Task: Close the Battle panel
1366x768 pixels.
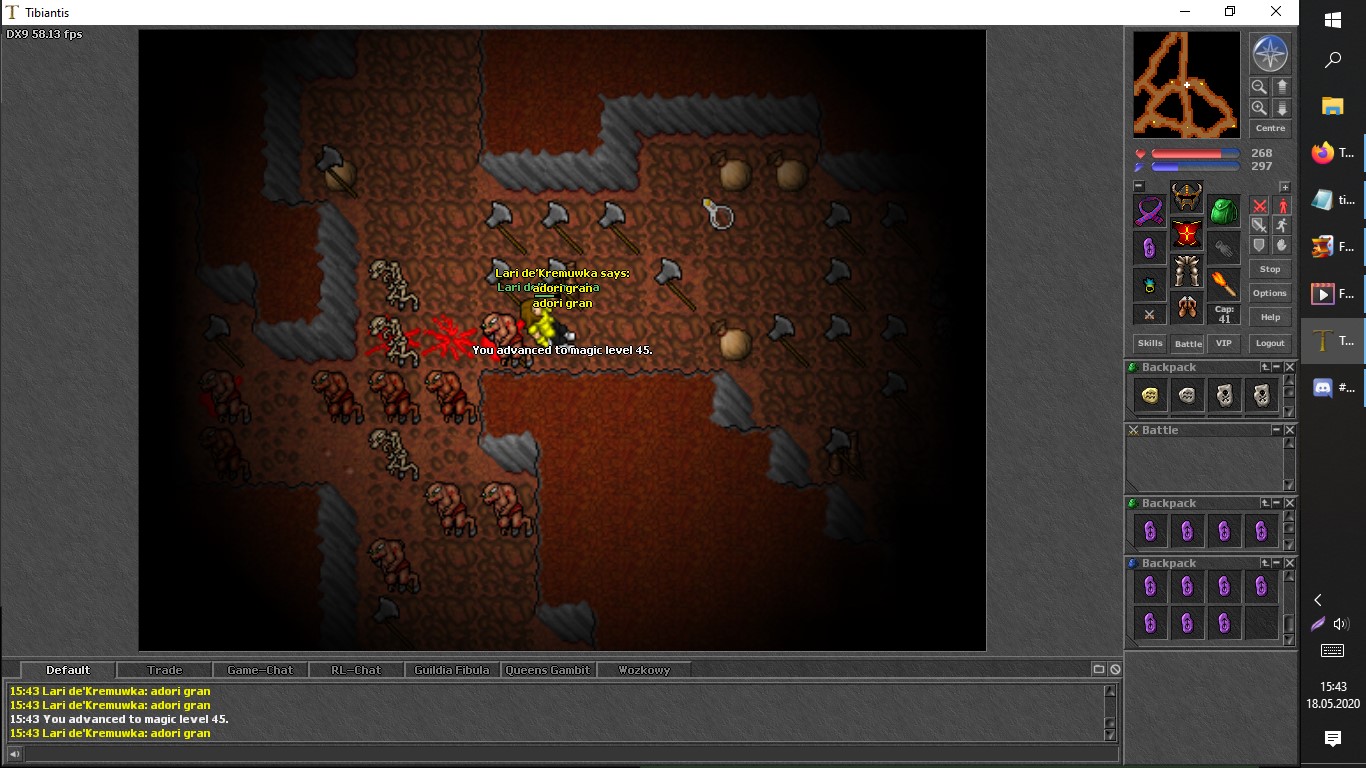Action: point(1290,430)
